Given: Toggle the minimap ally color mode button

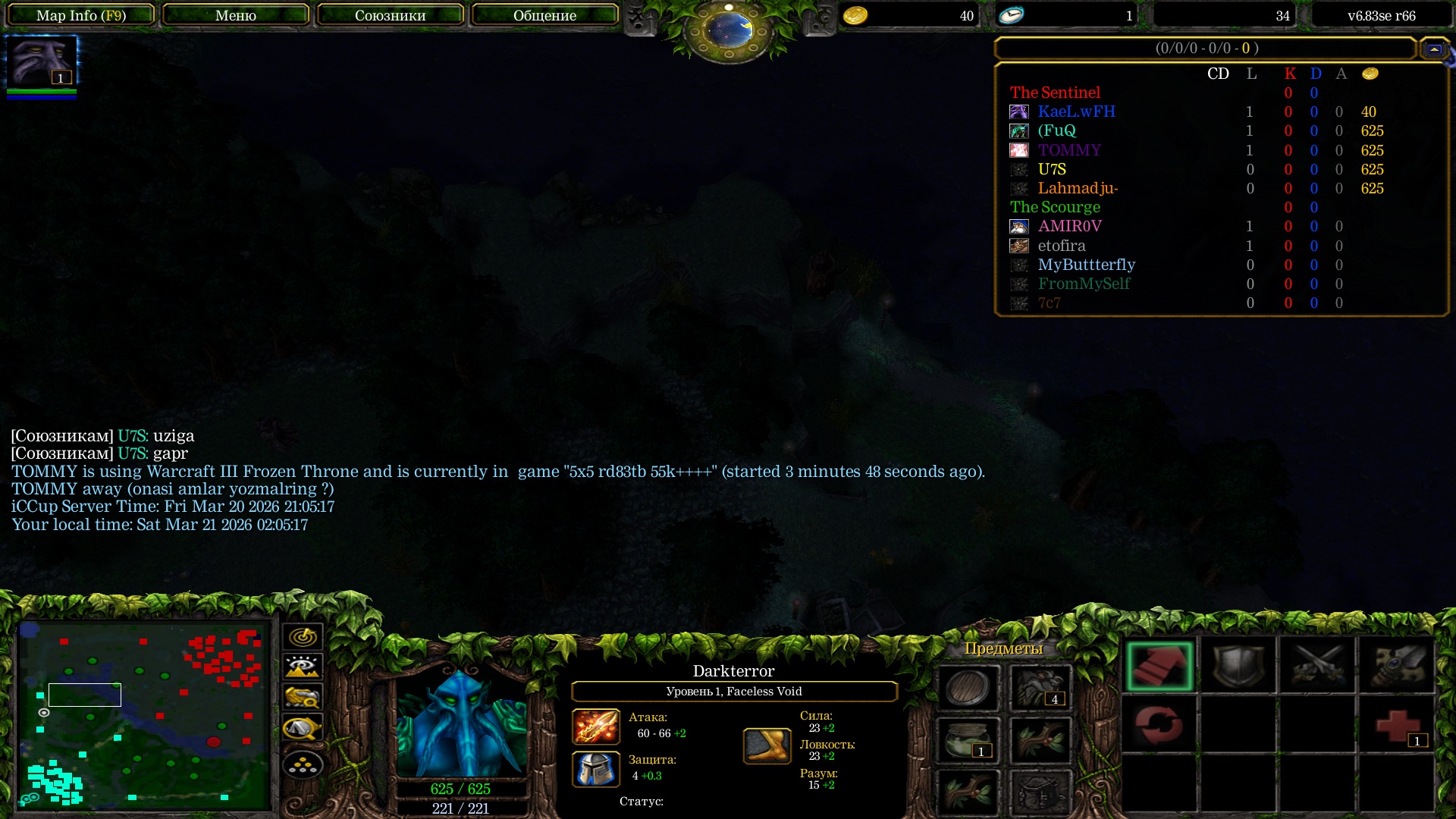Looking at the screenshot, I should coord(303,697).
